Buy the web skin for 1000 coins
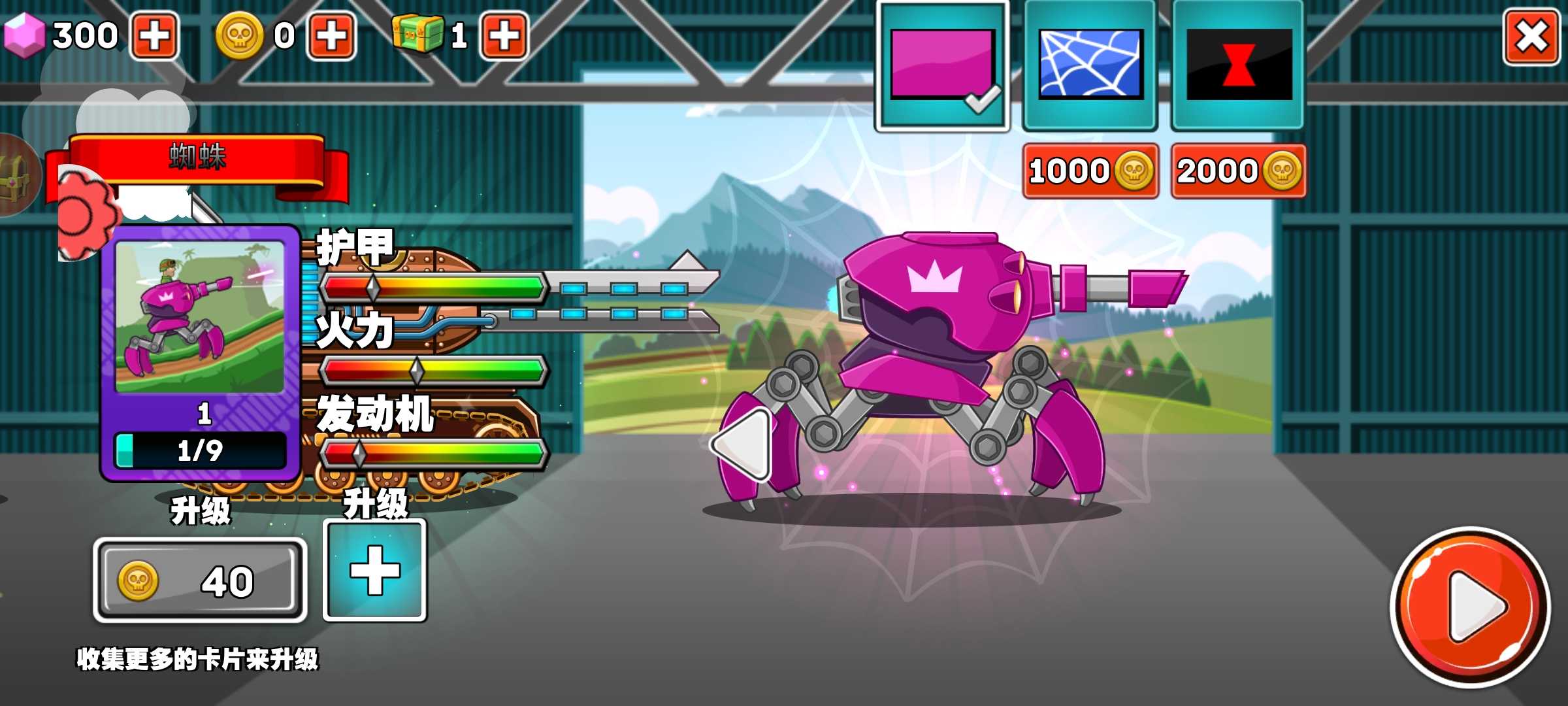Screen dimensions: 1568x706 pos(1090,171)
